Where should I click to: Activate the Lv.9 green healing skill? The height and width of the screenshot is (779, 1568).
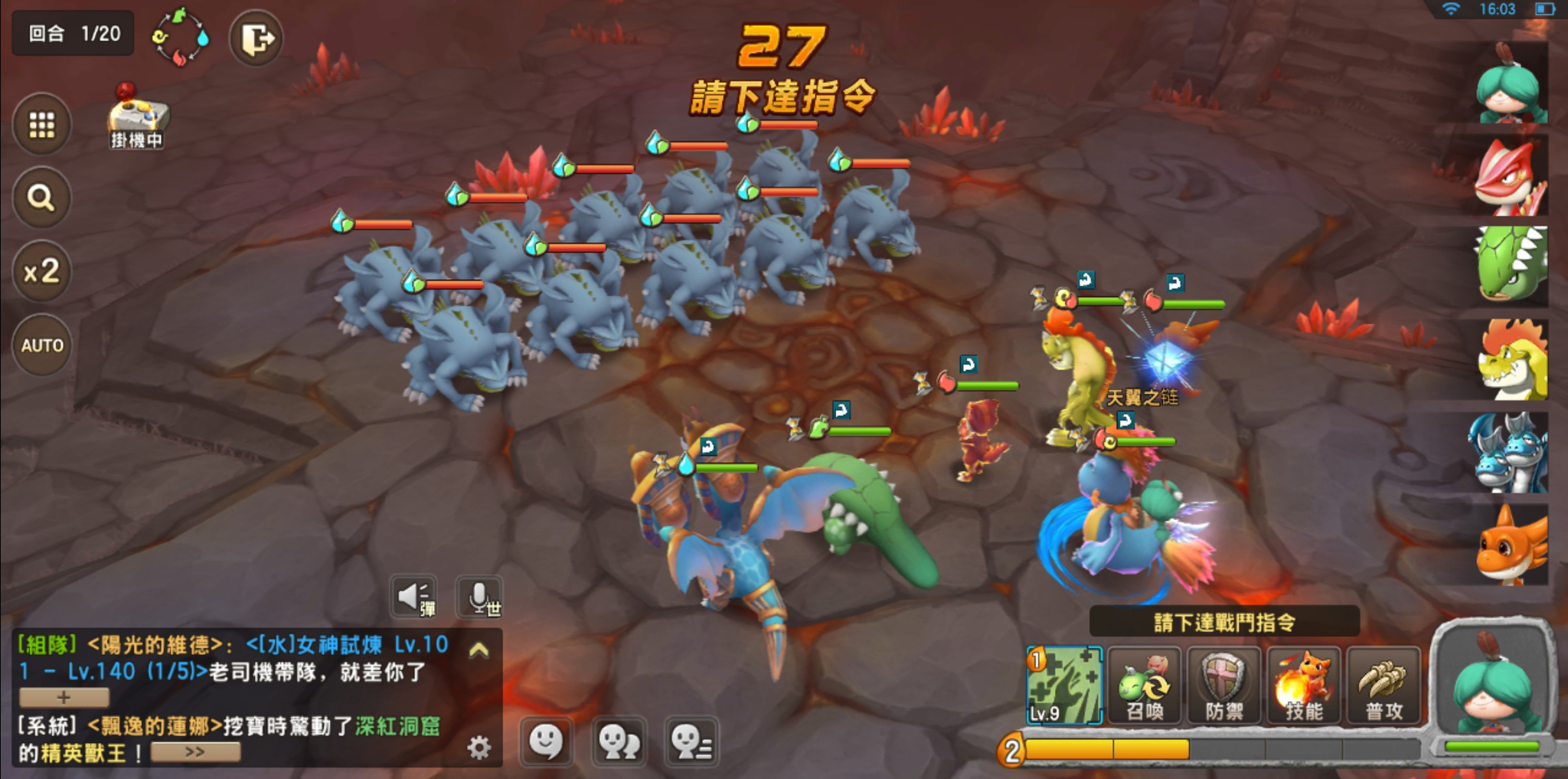click(x=1064, y=686)
